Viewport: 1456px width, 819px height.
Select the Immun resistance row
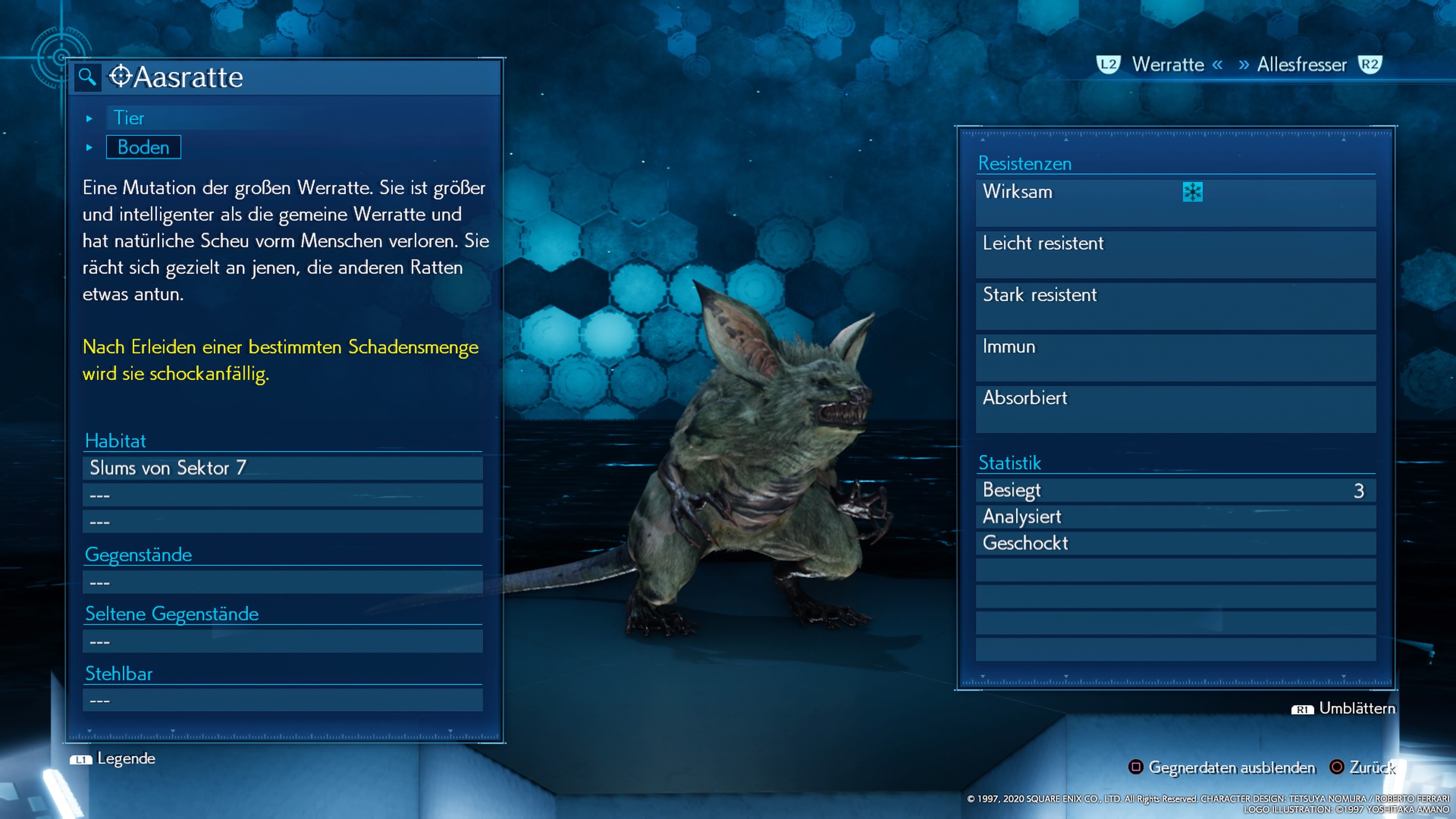[x=1176, y=357]
